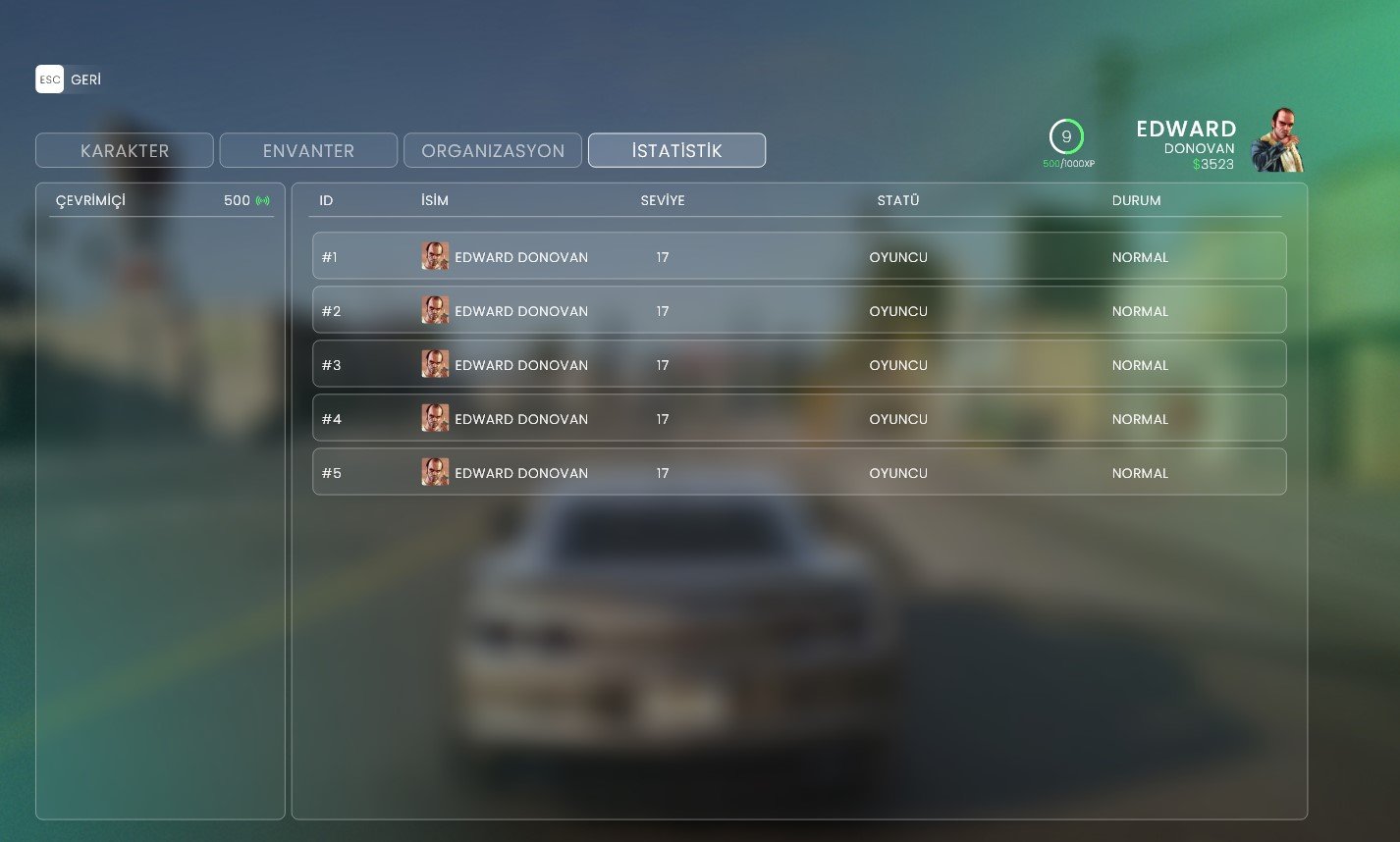Switch to the KARAKTER tab
Image resolution: width=1400 pixels, height=842 pixels.
pyautogui.click(x=125, y=151)
